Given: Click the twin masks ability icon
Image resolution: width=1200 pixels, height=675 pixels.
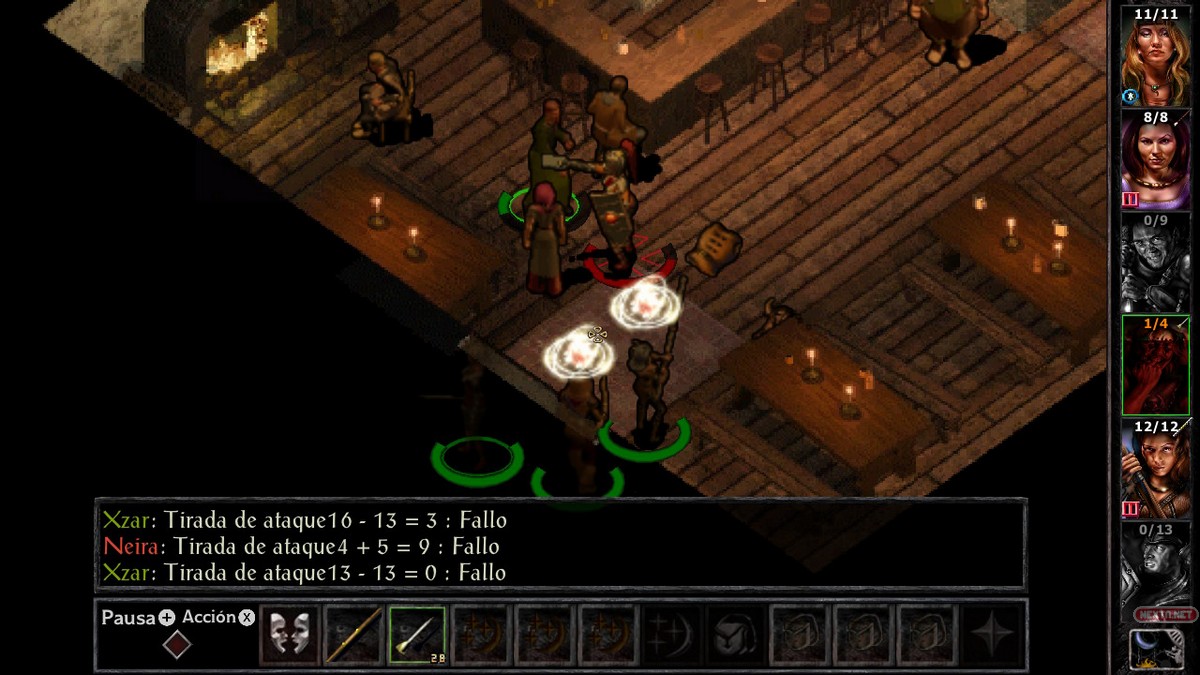Looking at the screenshot, I should pyautogui.click(x=289, y=634).
